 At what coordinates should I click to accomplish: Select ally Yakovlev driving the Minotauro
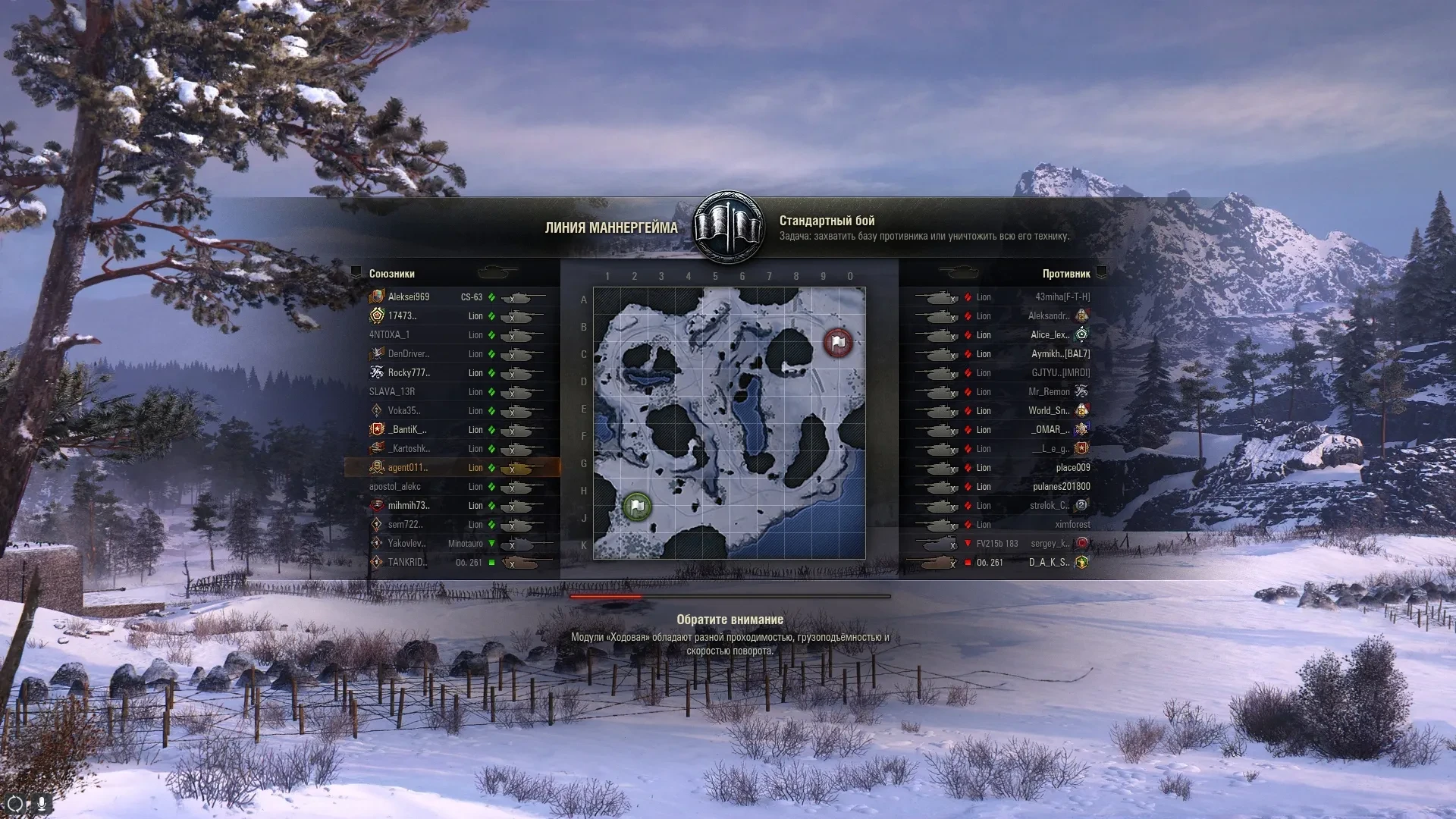coord(406,544)
